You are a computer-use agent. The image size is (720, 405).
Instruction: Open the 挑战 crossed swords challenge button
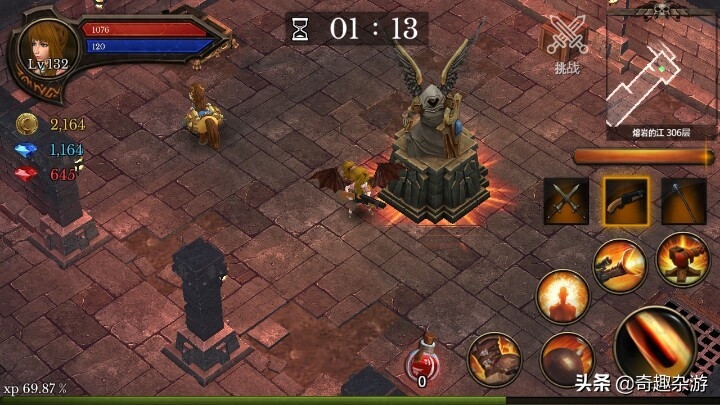pyautogui.click(x=568, y=44)
